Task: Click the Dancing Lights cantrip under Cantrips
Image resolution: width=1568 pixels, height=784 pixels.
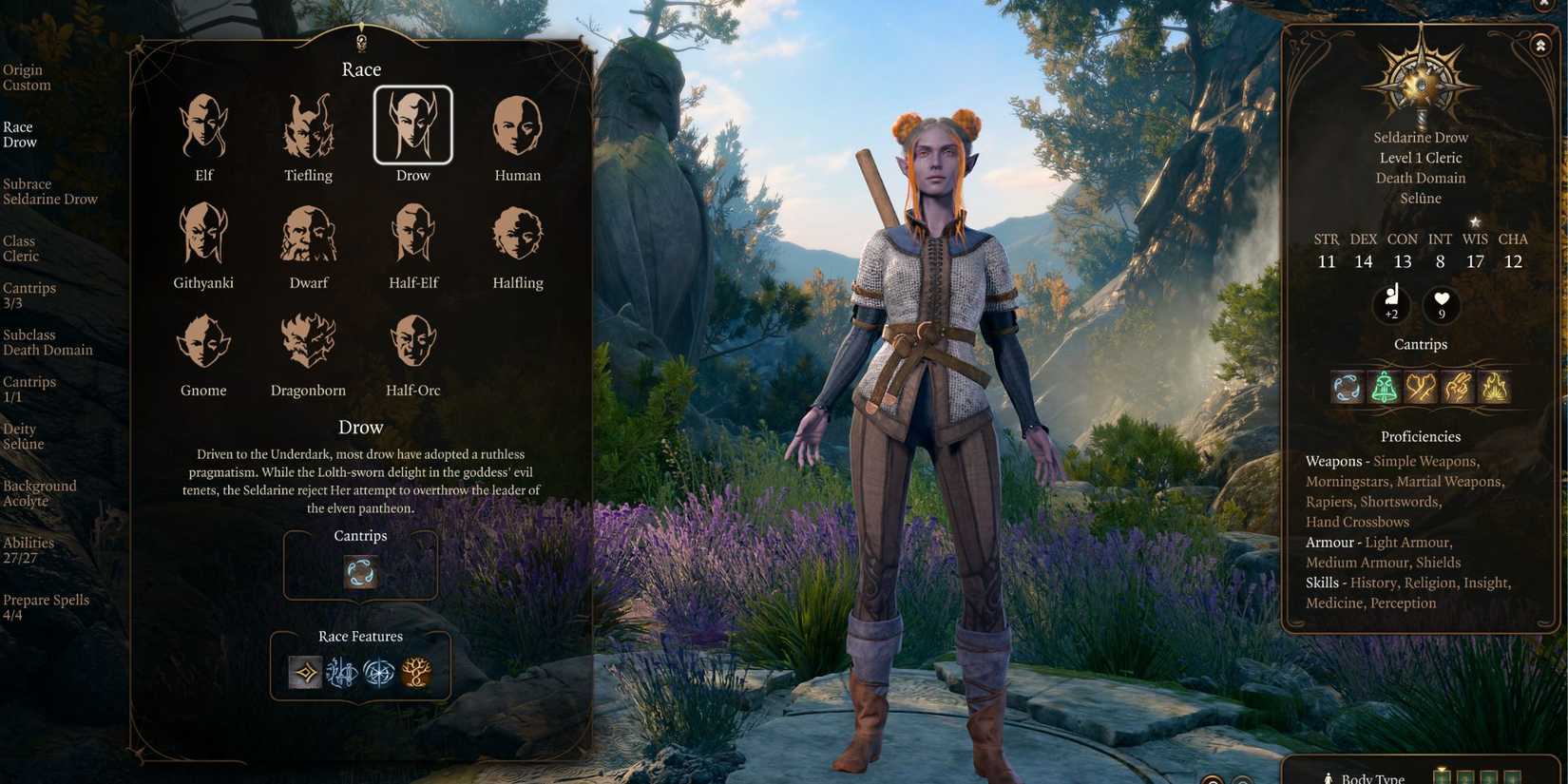Action: [x=360, y=572]
